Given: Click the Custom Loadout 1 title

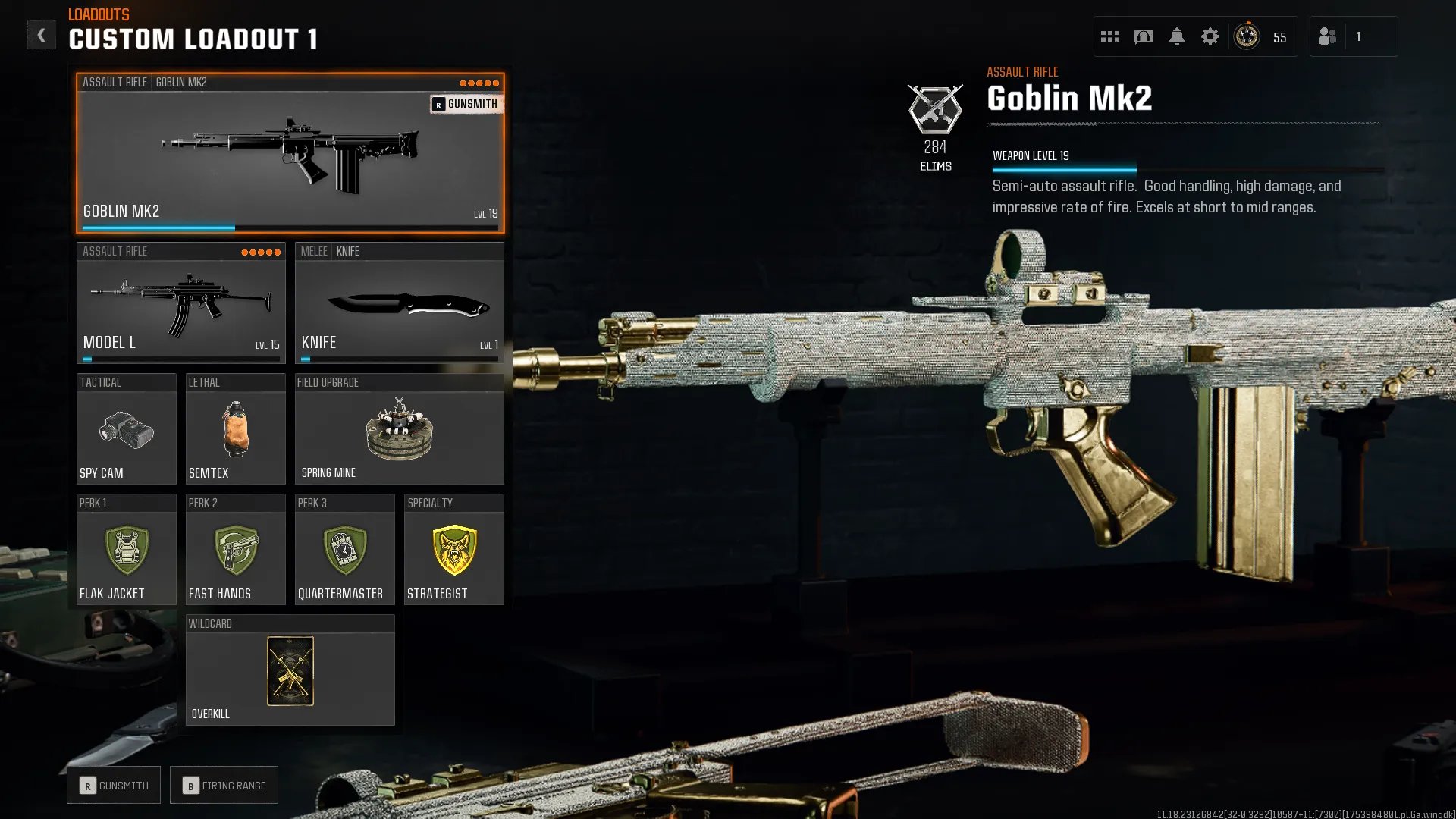Looking at the screenshot, I should [192, 39].
